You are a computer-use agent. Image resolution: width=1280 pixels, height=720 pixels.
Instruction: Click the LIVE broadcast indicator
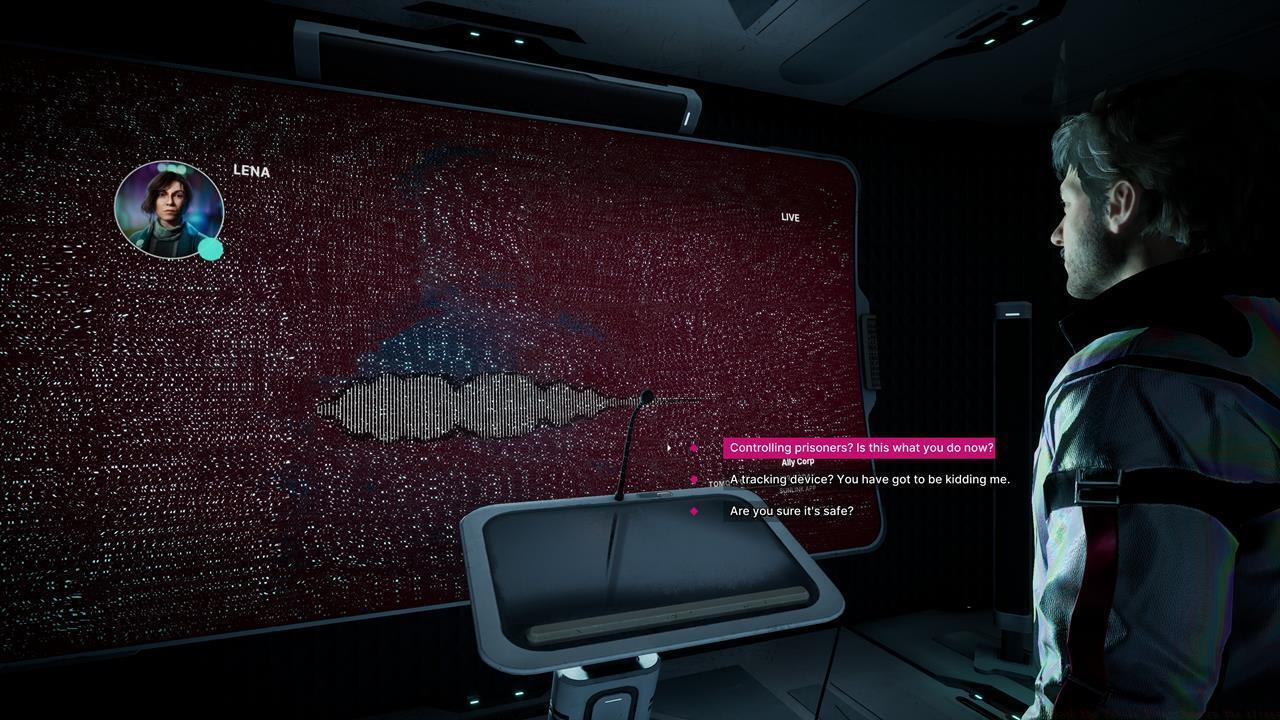792,217
